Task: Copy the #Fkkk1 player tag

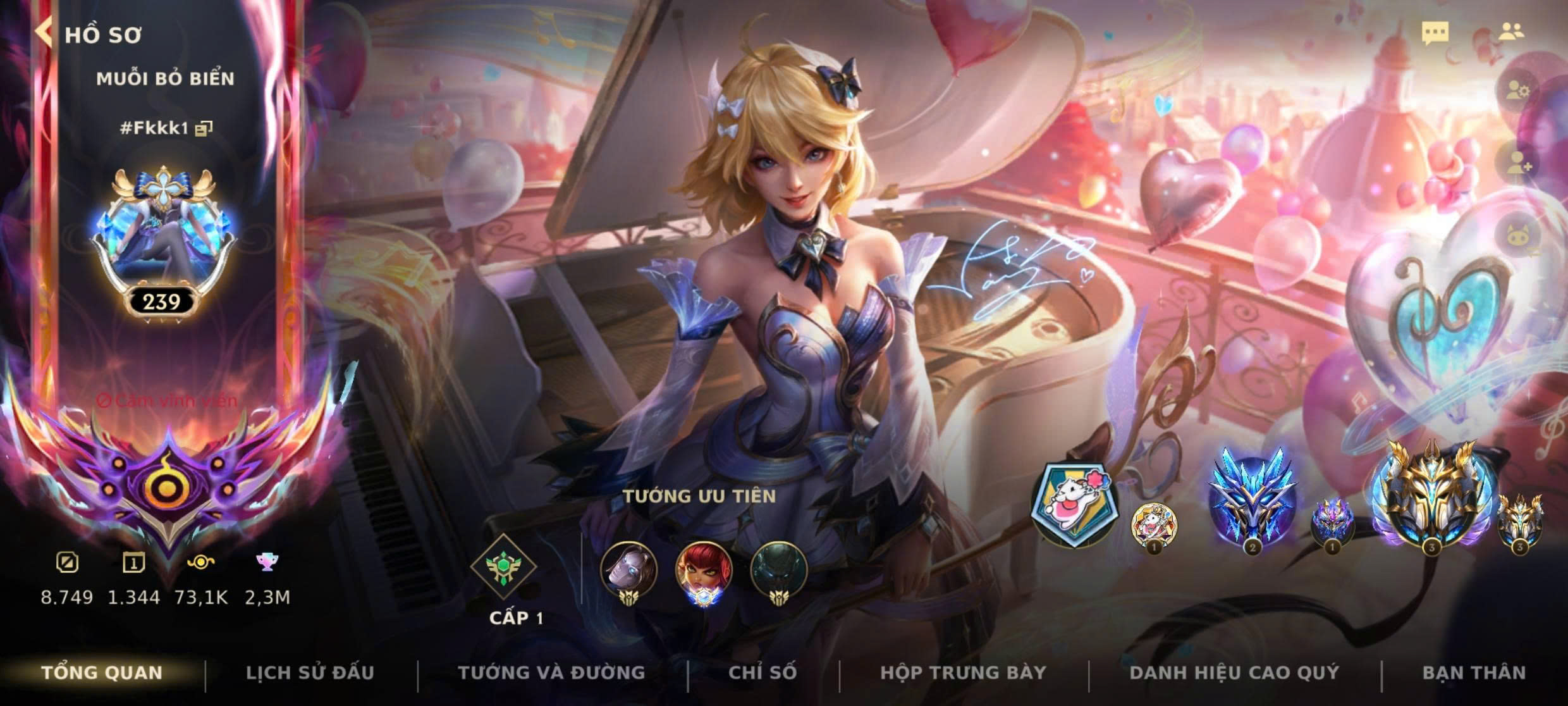Action: [204, 128]
